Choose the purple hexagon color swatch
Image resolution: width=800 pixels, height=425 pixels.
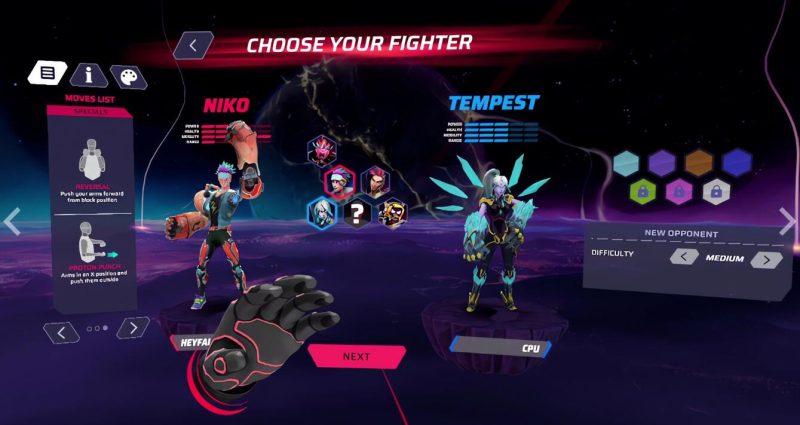pyautogui.click(x=662, y=162)
